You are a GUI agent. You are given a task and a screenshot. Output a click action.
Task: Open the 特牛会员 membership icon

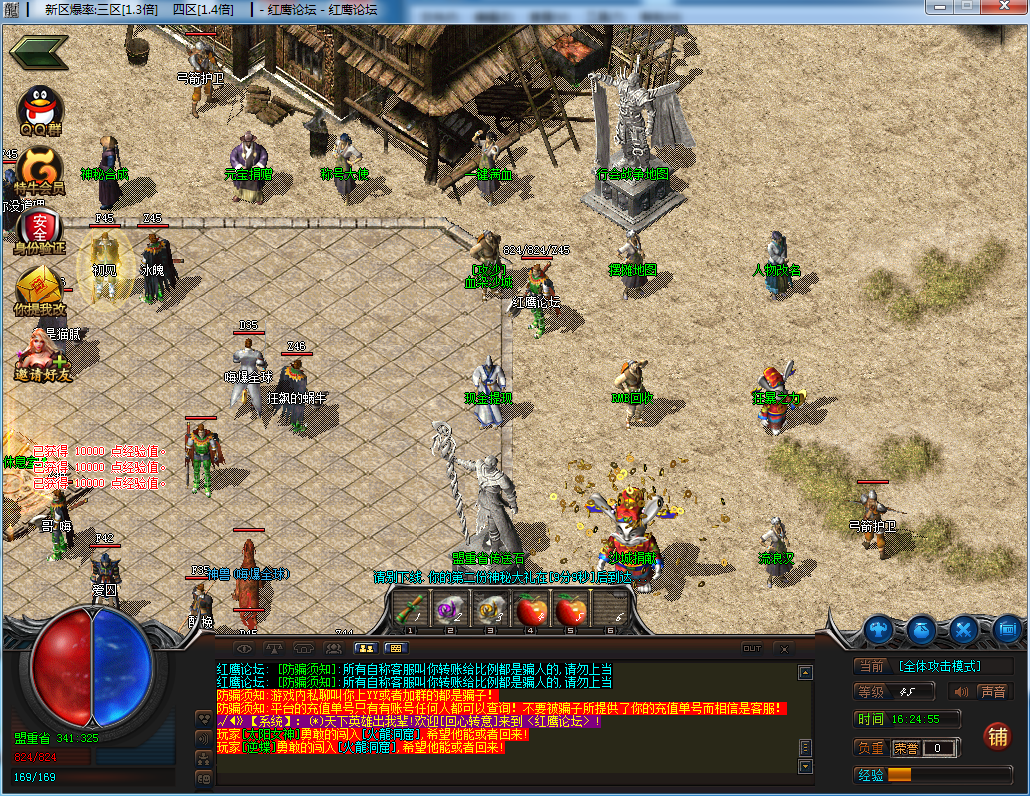point(38,168)
